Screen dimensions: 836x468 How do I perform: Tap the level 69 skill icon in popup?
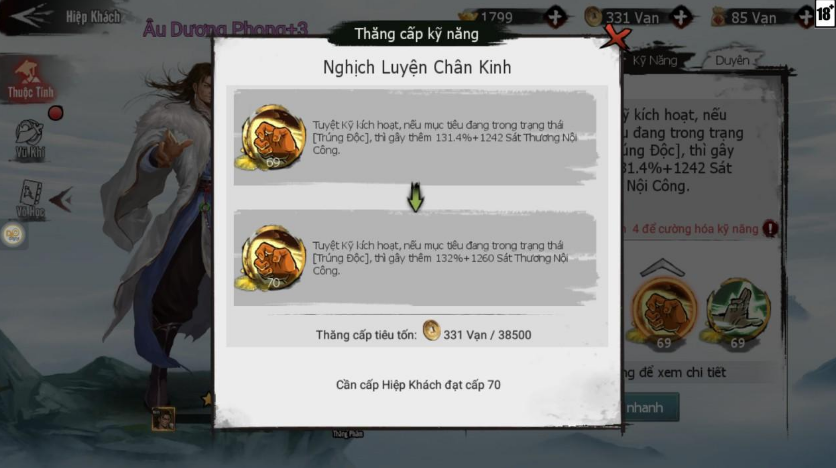pos(273,136)
